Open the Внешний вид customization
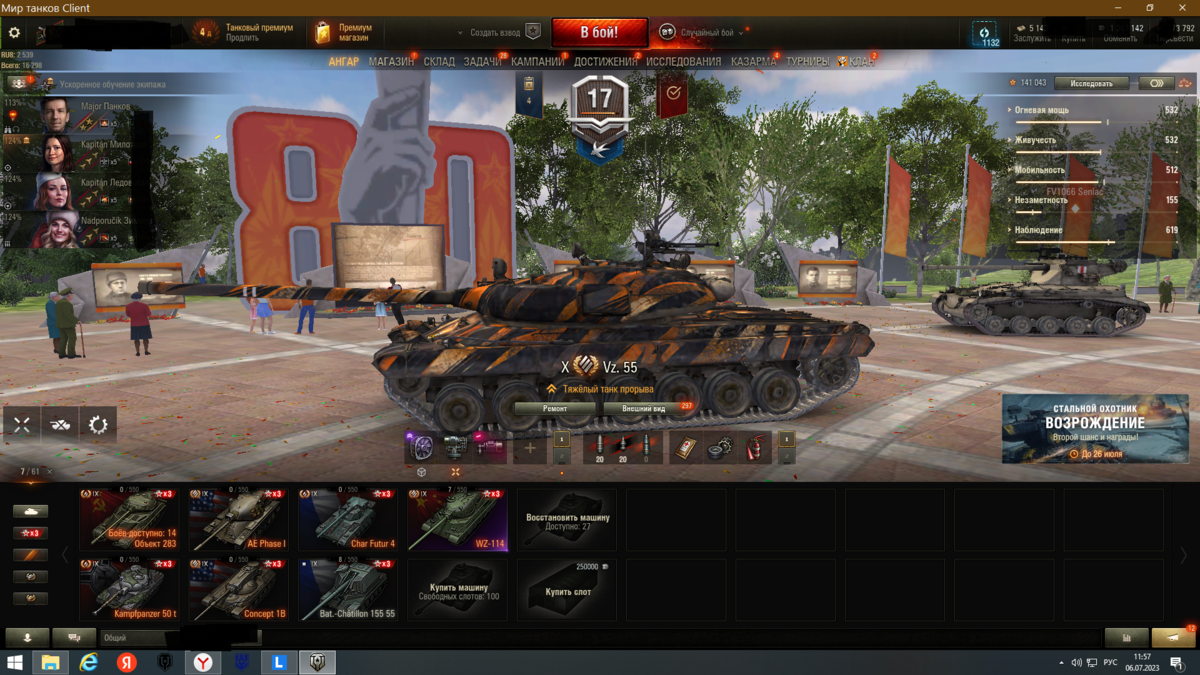 [644, 408]
